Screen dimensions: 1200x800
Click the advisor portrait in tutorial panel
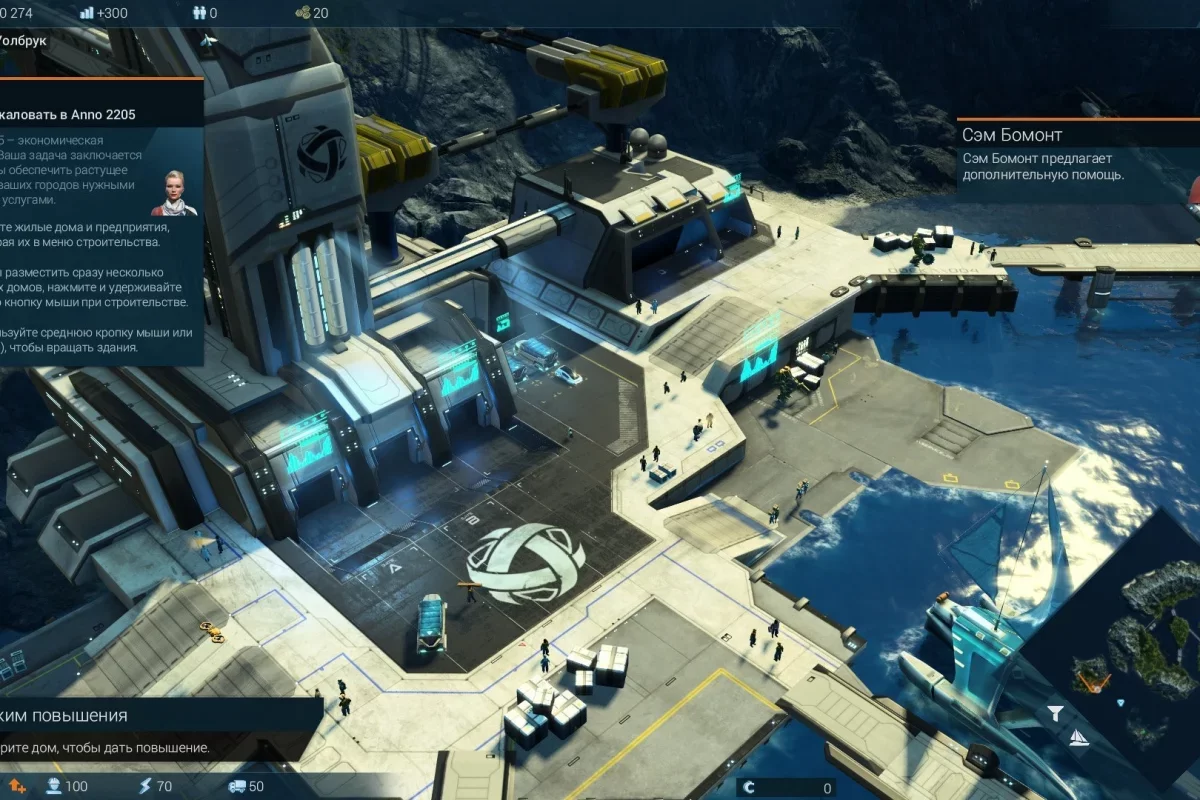[x=174, y=193]
